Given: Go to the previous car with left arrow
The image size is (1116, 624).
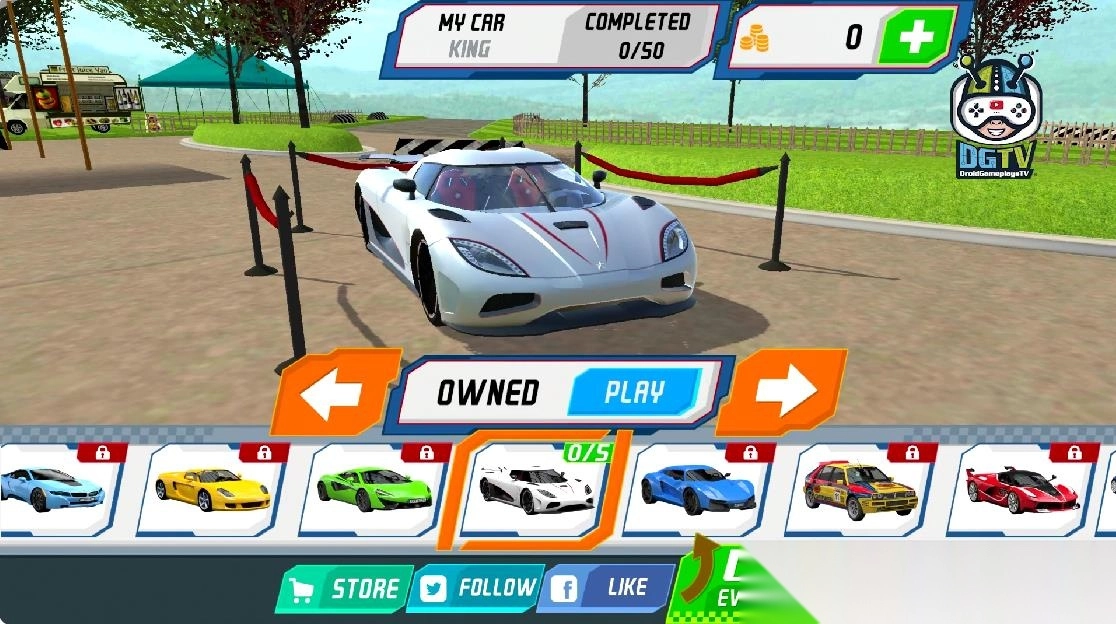Looking at the screenshot, I should pyautogui.click(x=331, y=394).
